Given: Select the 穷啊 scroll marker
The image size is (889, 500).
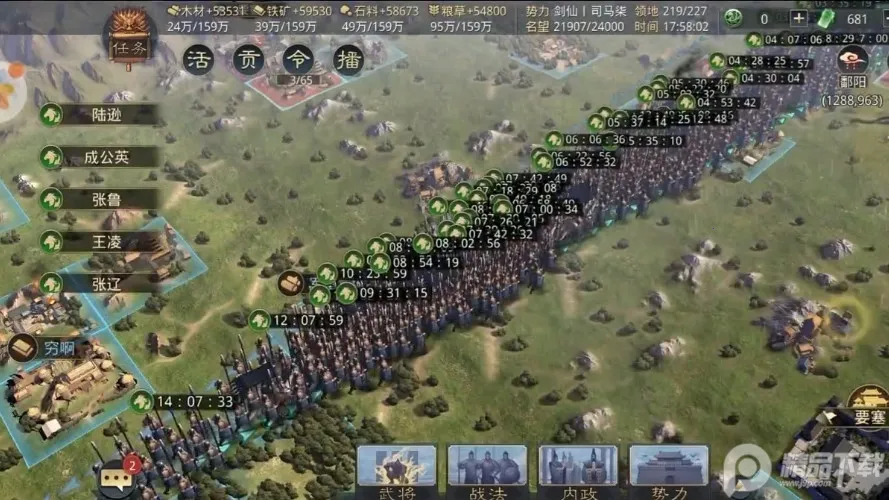Looking at the screenshot, I should [24, 349].
